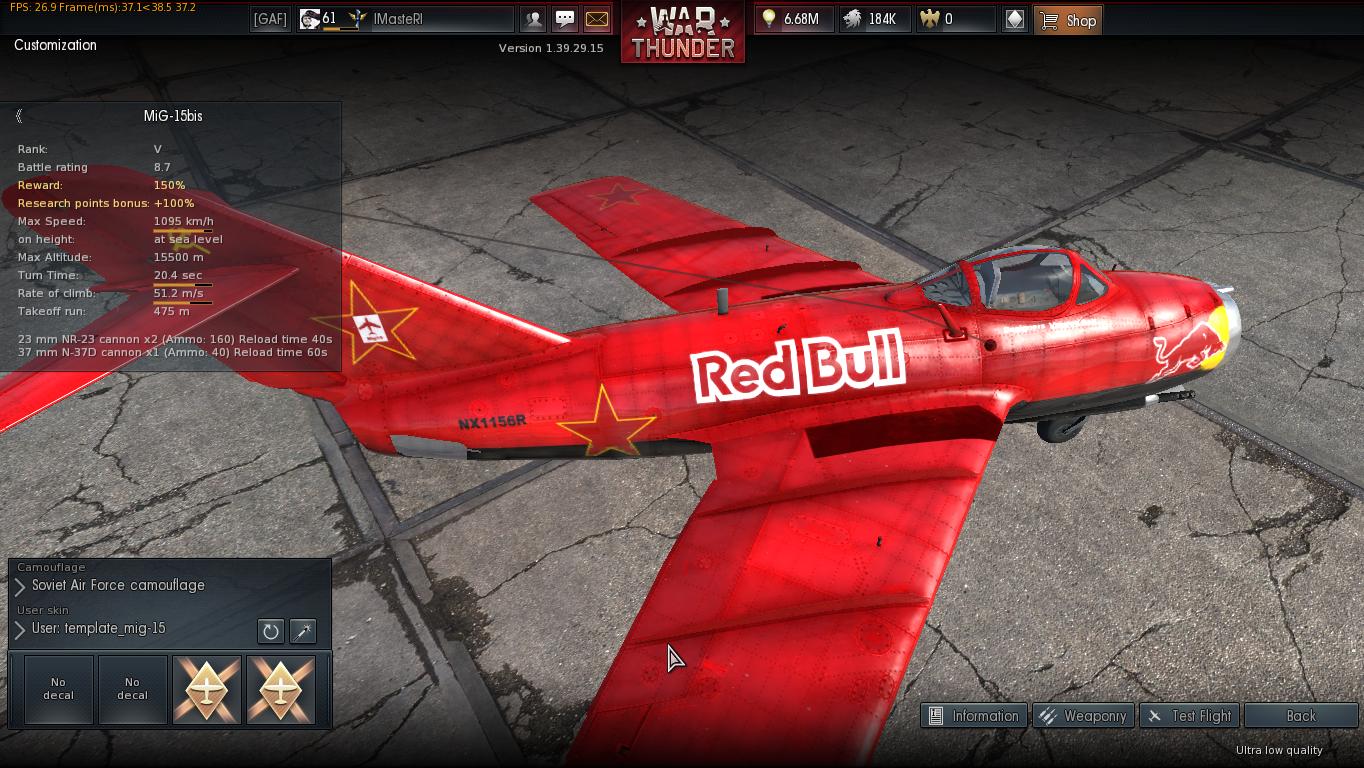Expand the Soviet Air Force camouflage selector
The image size is (1364, 768).
(20, 586)
